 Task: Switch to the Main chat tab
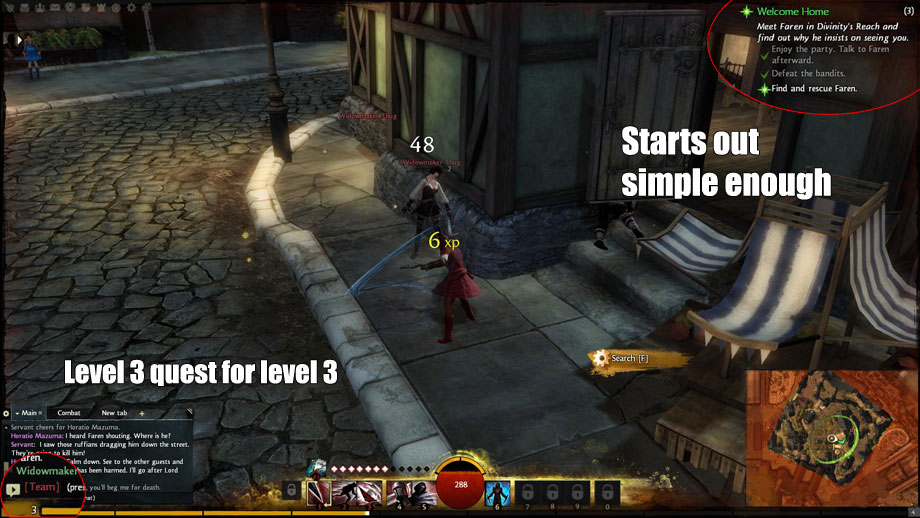(x=29, y=412)
